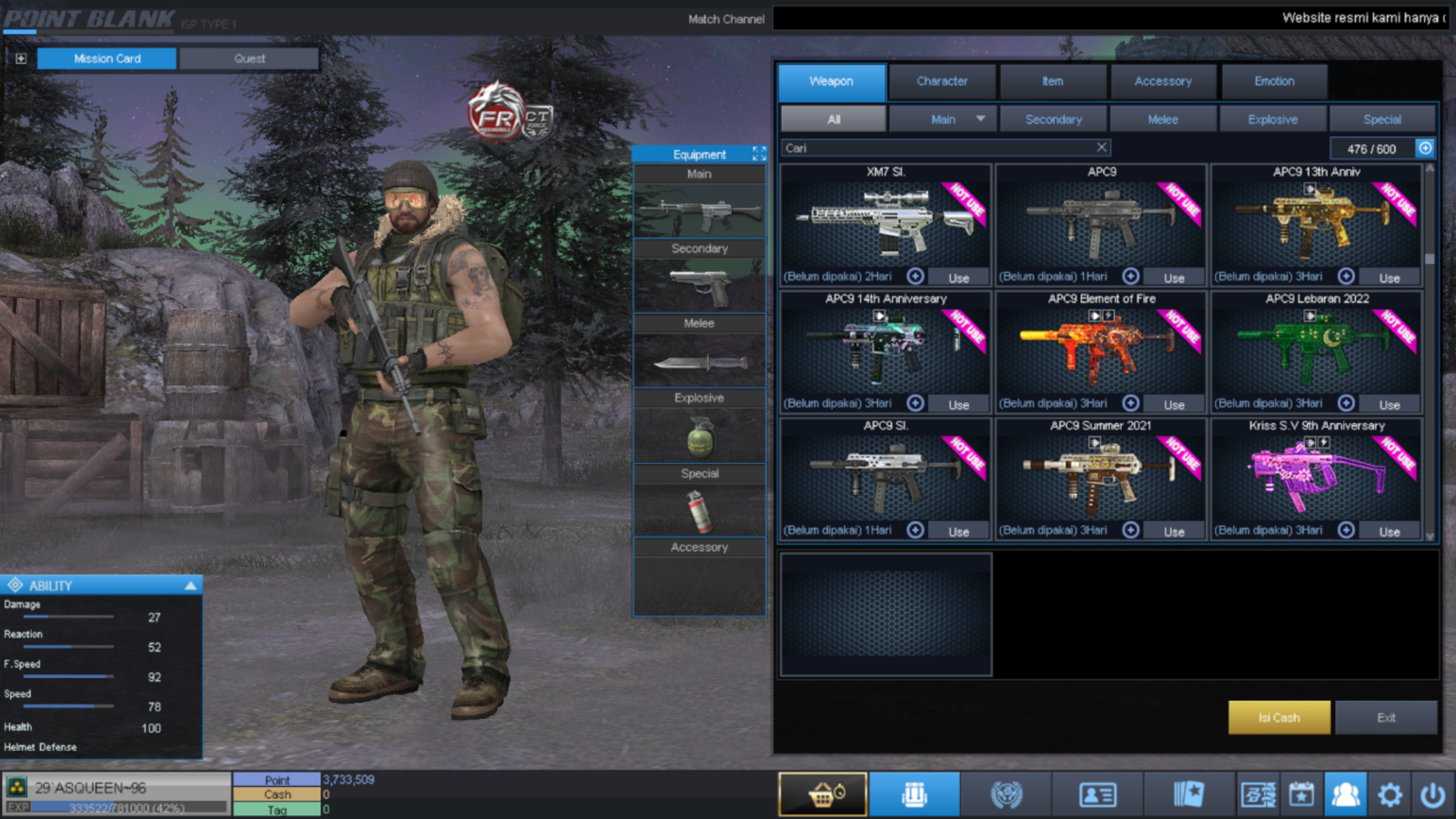Click the Isi Cash button

coord(1279,717)
